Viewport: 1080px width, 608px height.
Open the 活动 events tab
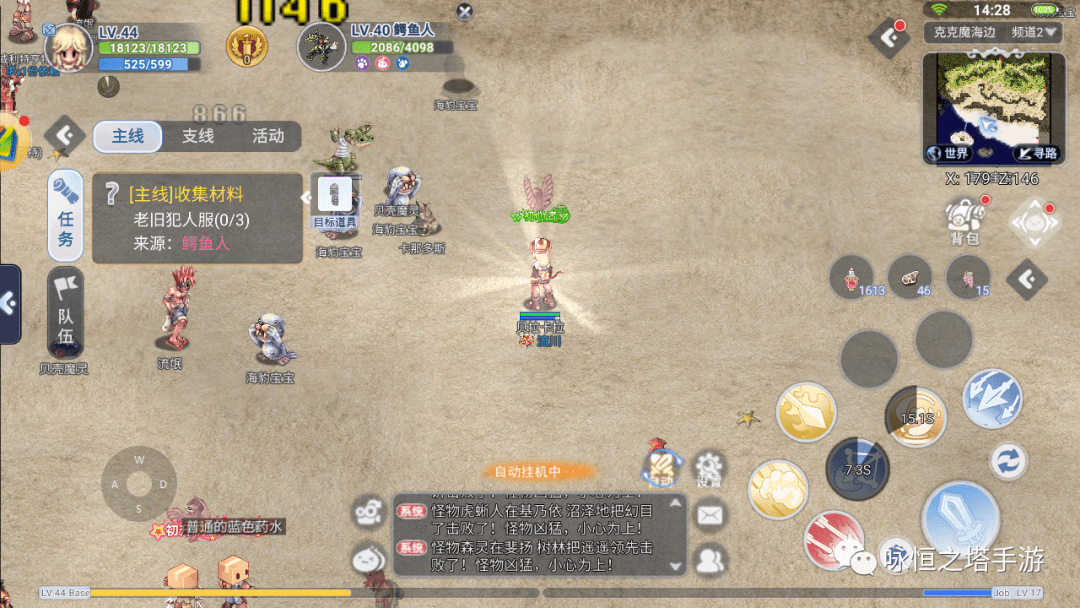[267, 136]
